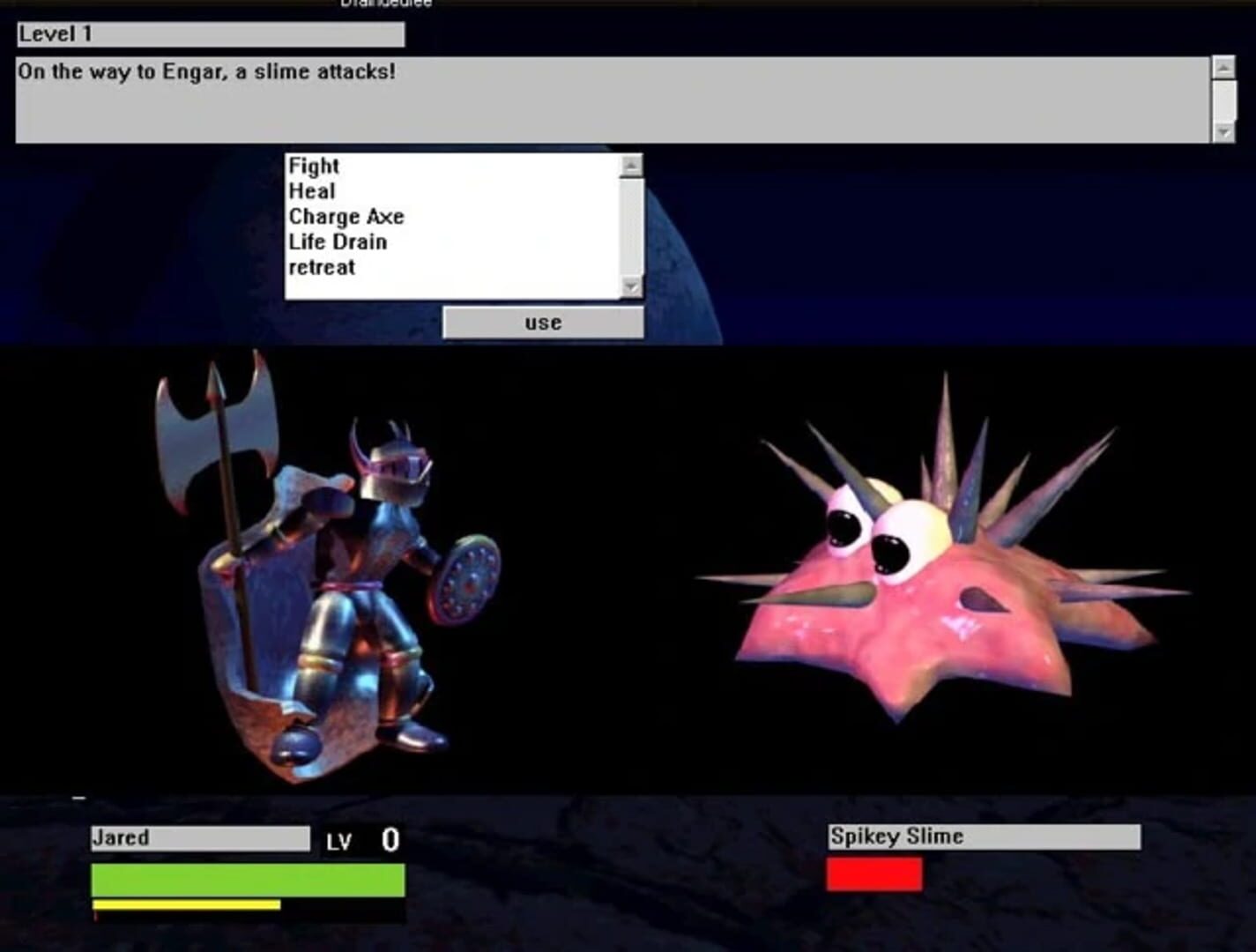
Task: Click Jared's battle axe
Action: pyautogui.click(x=216, y=423)
